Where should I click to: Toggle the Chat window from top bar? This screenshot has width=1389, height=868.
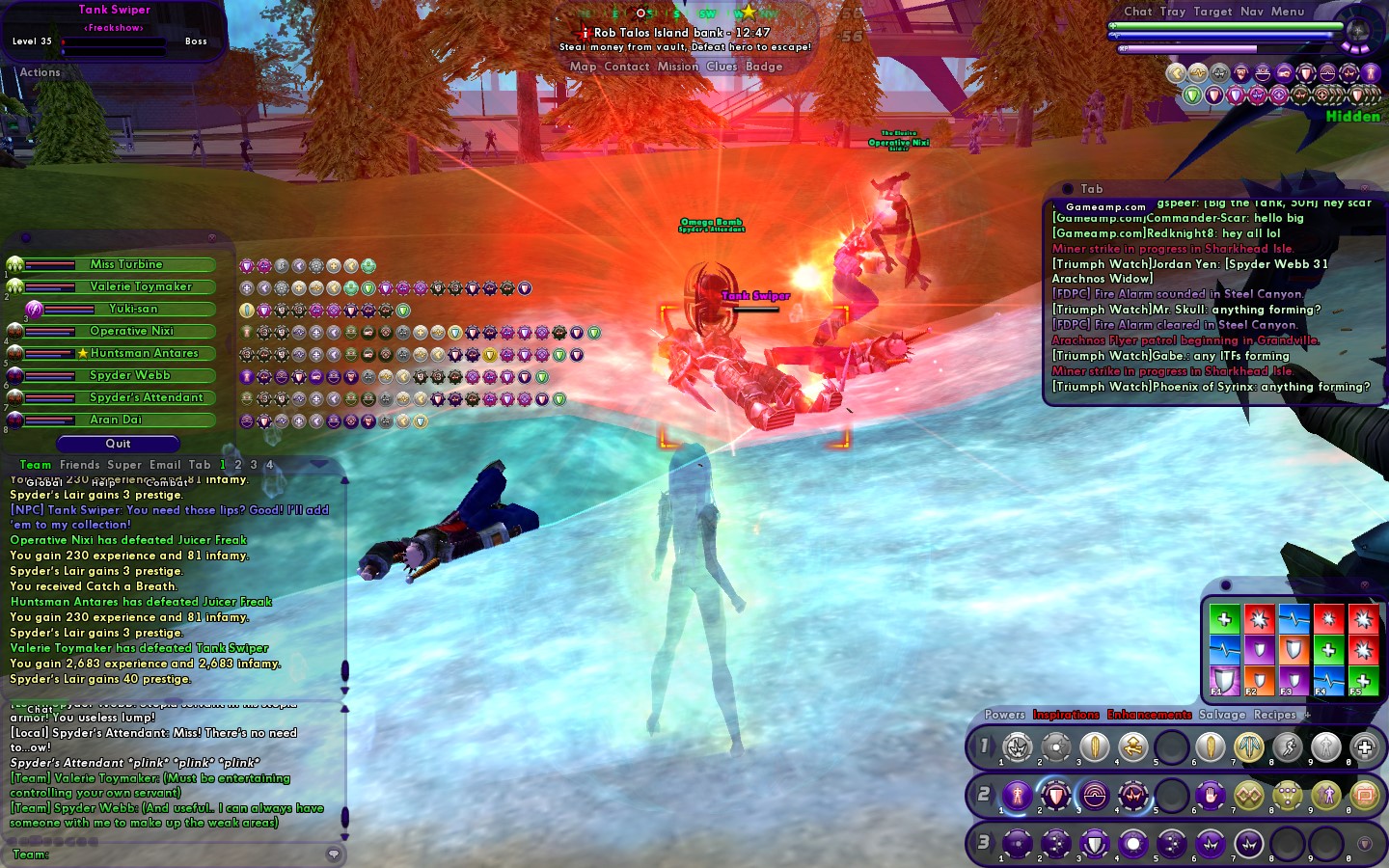[x=1137, y=12]
